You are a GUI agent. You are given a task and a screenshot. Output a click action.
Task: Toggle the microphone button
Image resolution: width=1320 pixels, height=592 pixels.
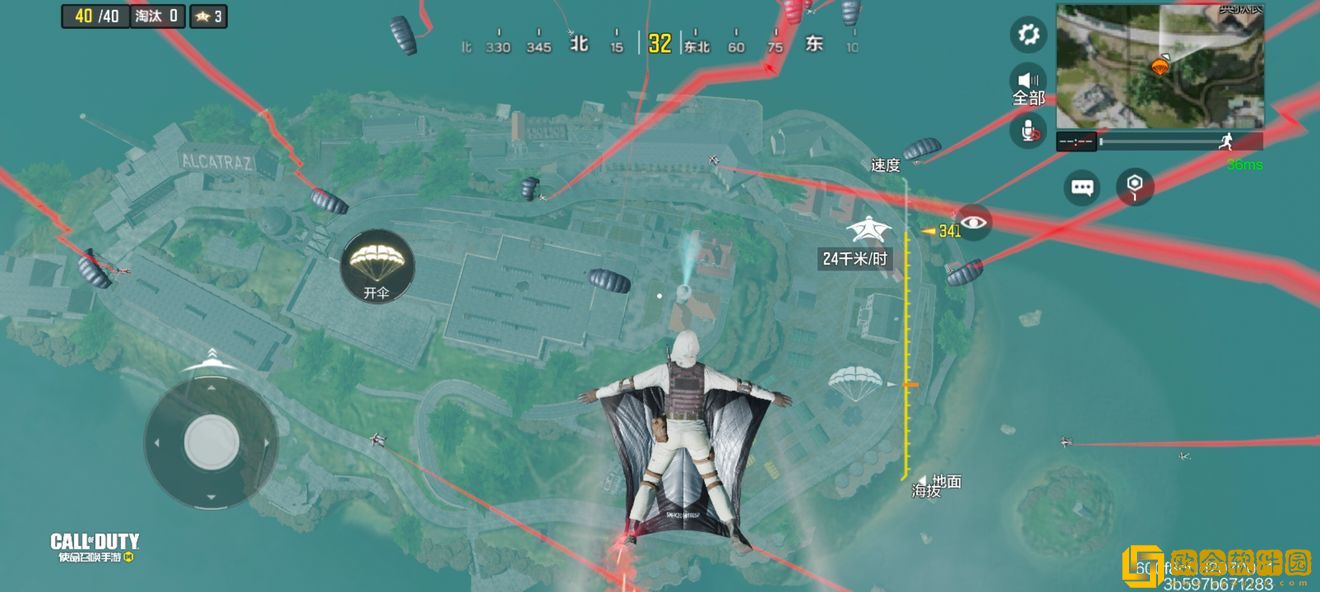pyautogui.click(x=1028, y=130)
